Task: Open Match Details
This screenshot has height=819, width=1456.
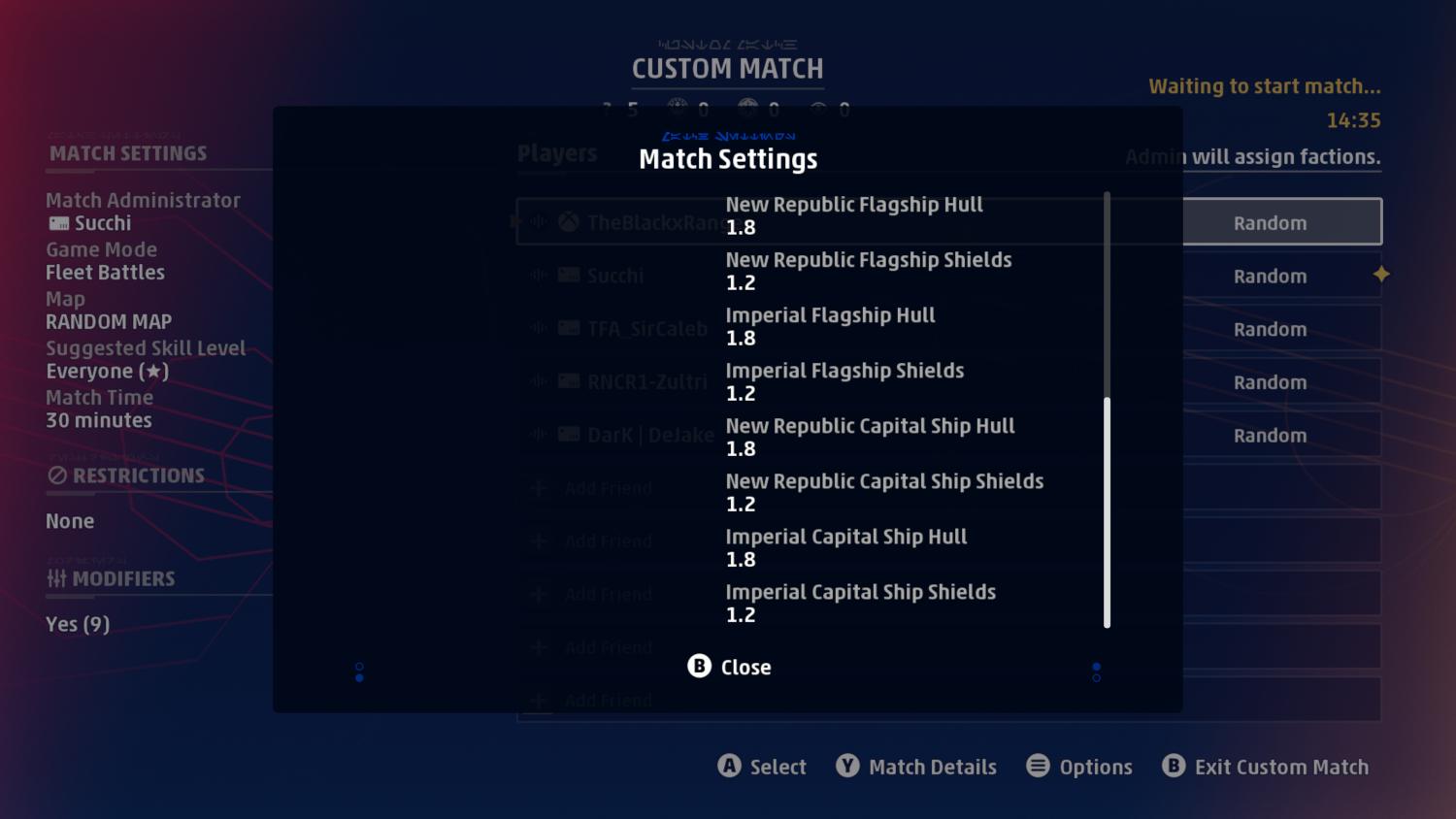Action: click(x=915, y=767)
